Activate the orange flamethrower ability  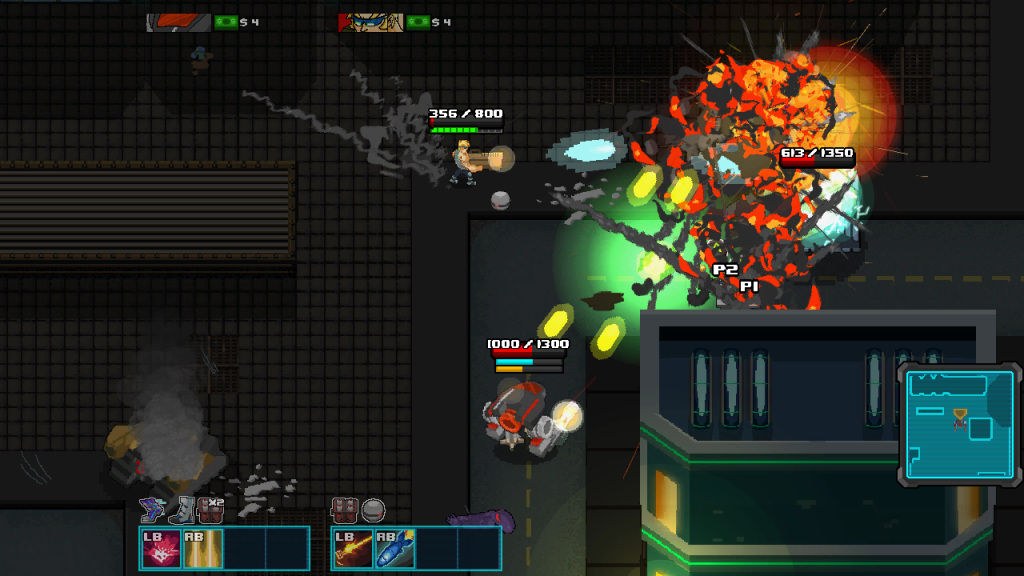tap(353, 548)
